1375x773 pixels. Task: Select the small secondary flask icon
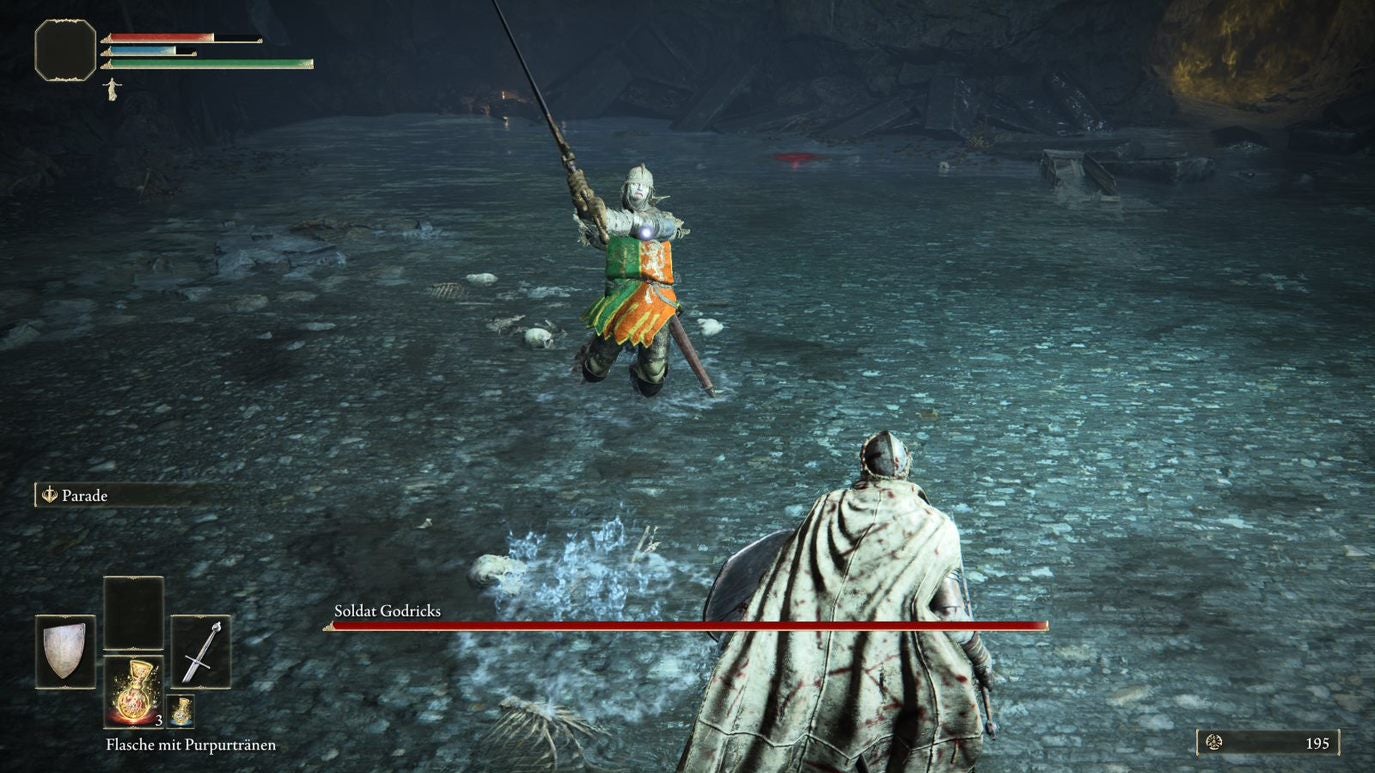point(181,710)
